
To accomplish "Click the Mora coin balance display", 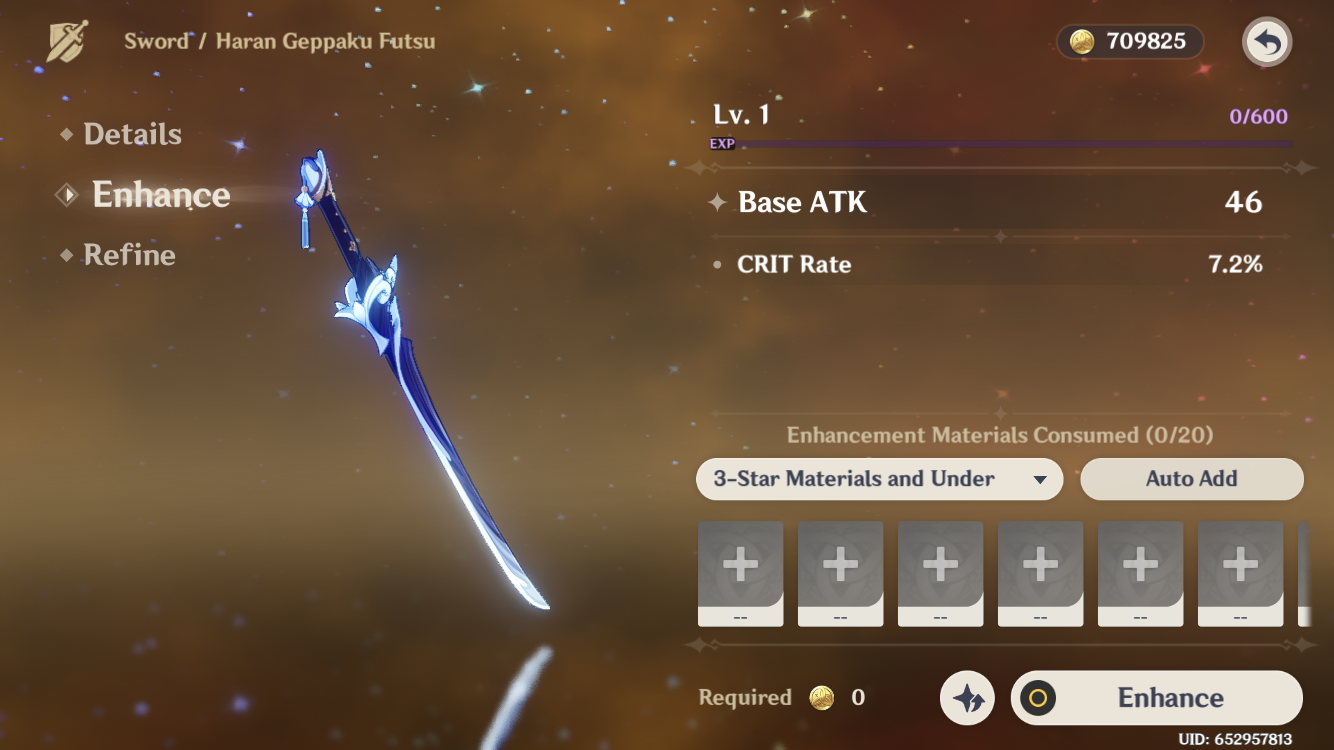I will (x=1129, y=41).
